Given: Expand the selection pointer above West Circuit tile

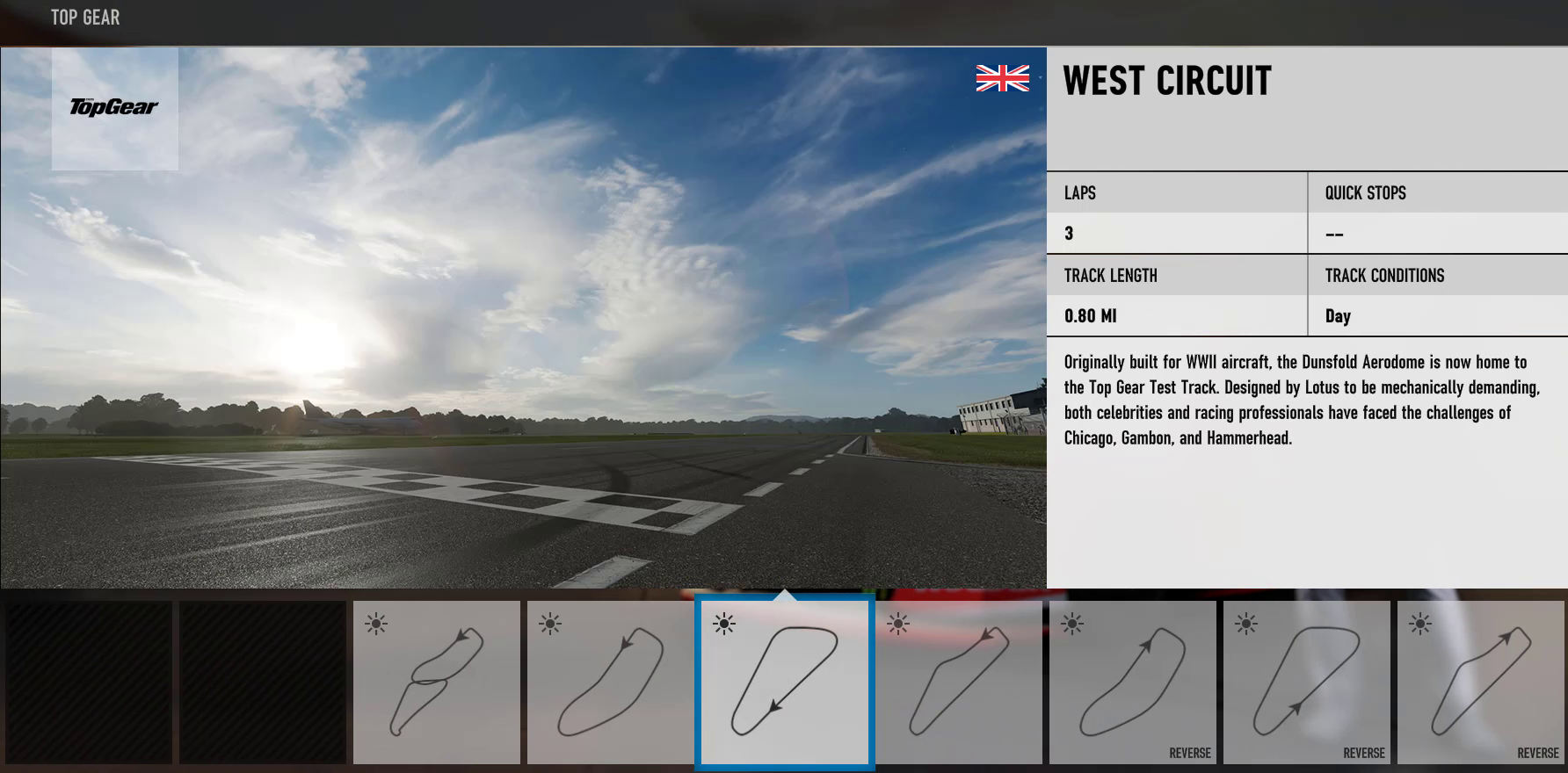Looking at the screenshot, I should (x=784, y=598).
